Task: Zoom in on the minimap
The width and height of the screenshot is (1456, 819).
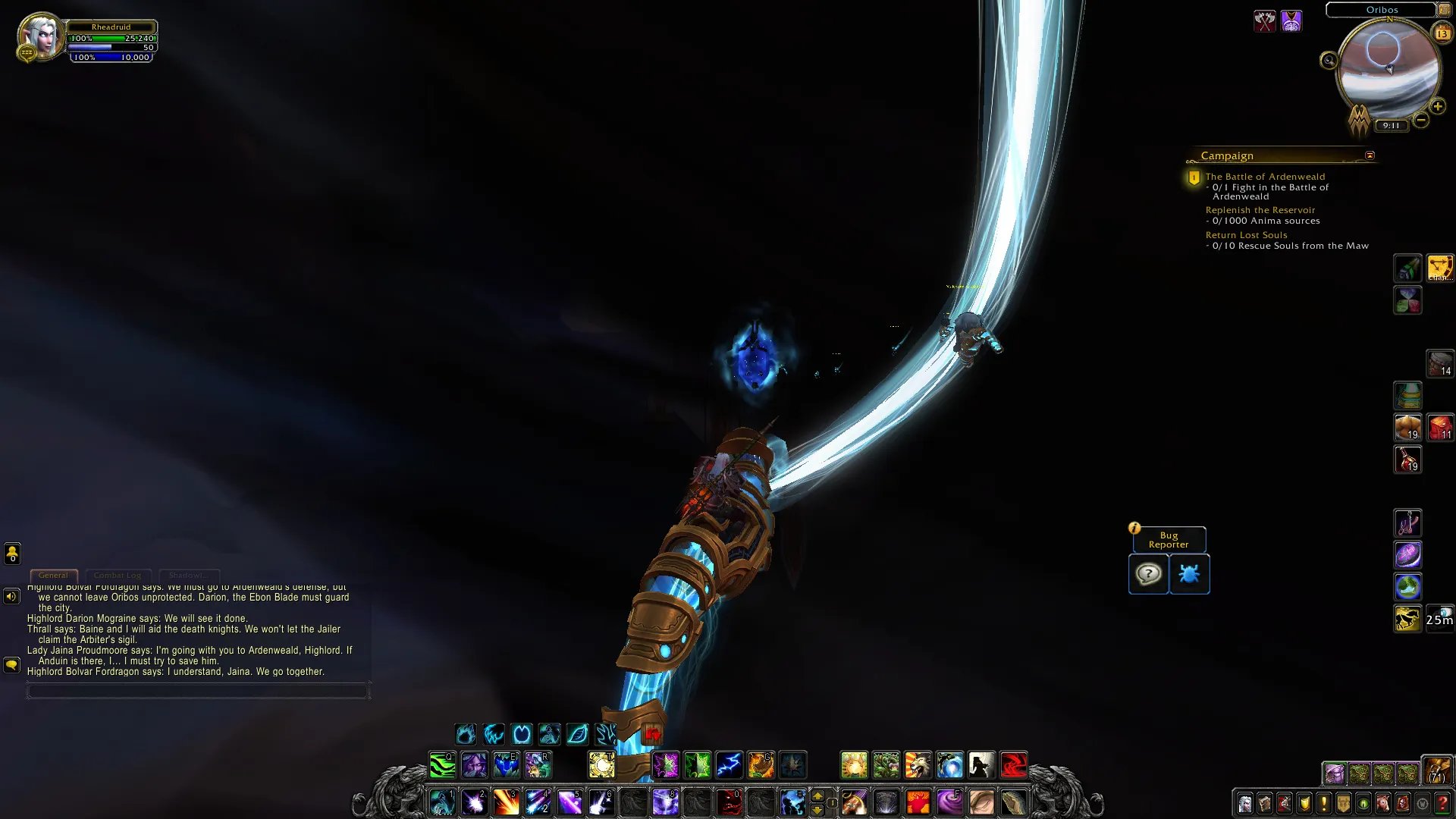Action: point(1437,107)
